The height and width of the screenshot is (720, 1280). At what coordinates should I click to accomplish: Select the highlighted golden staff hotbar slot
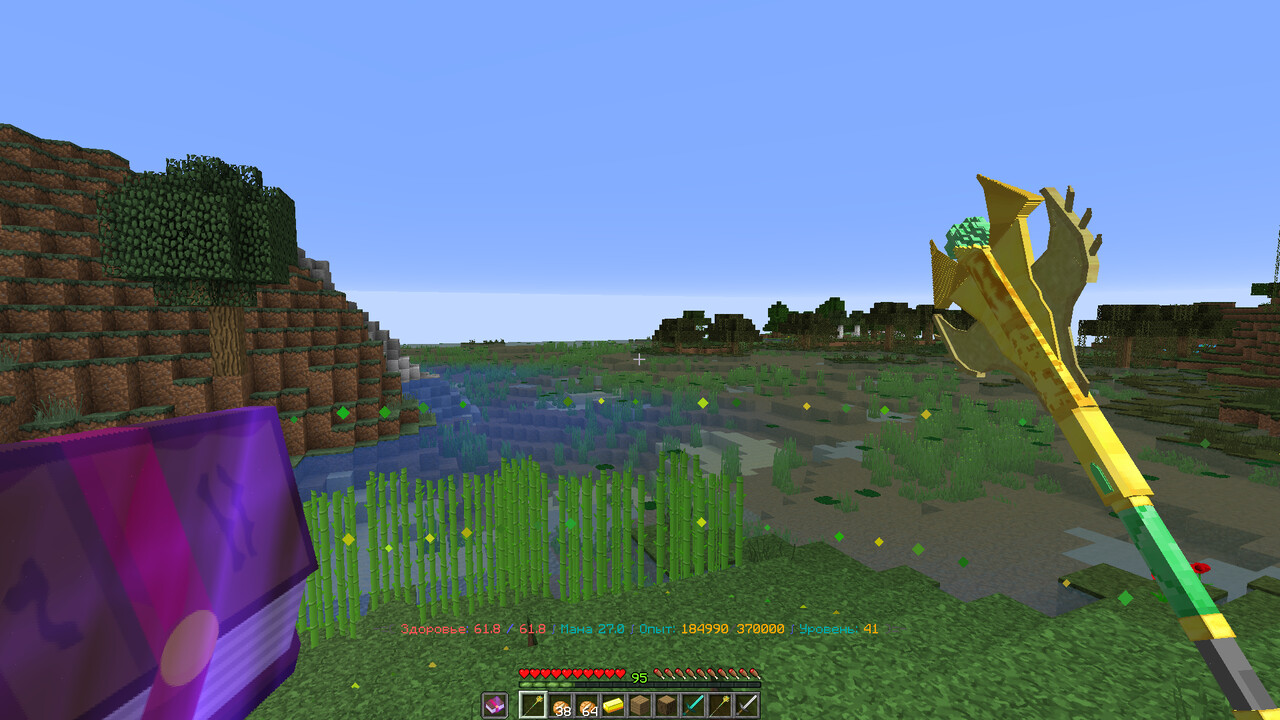(533, 705)
